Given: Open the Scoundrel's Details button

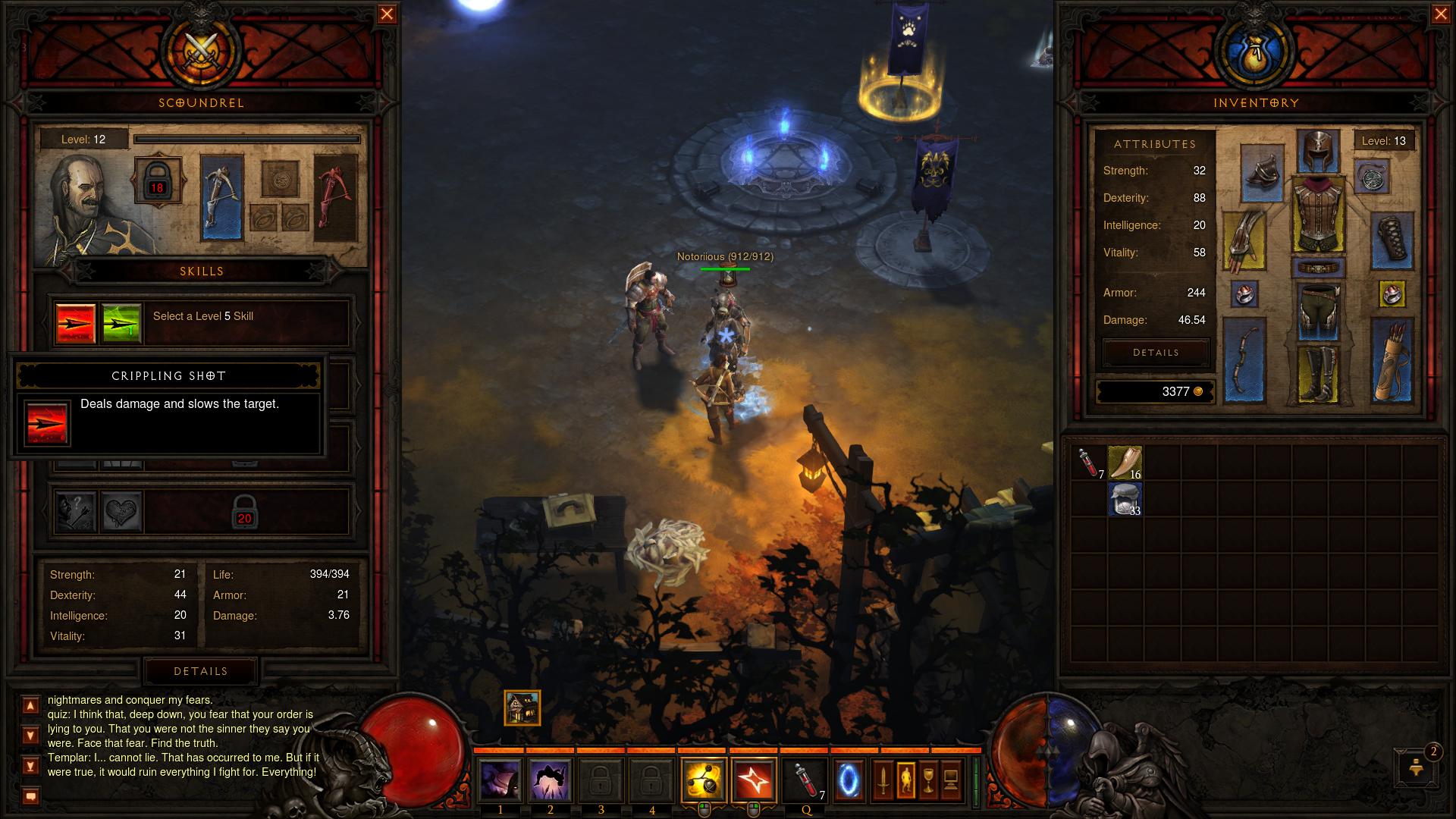Looking at the screenshot, I should click(x=201, y=671).
